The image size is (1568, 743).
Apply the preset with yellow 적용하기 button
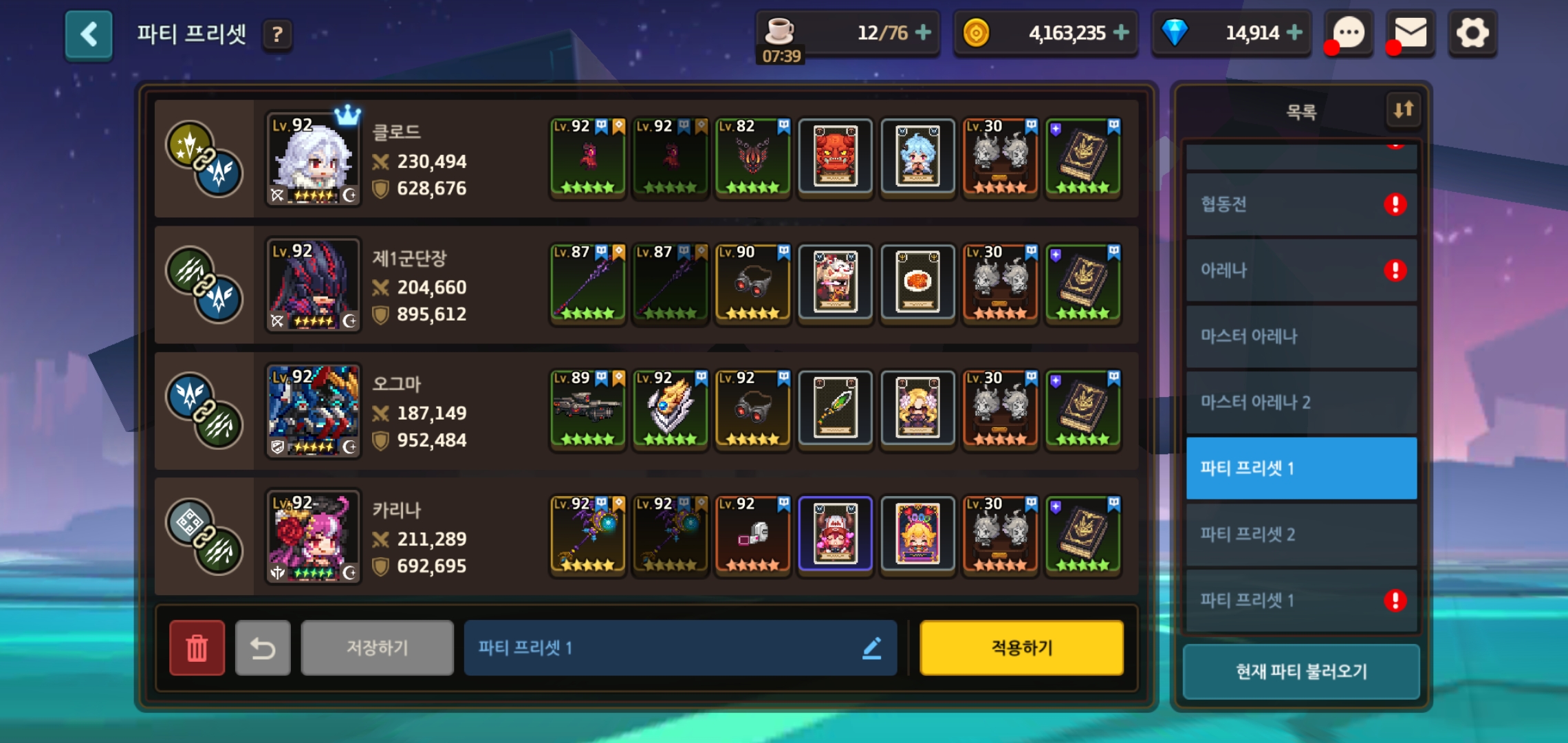tap(1021, 647)
